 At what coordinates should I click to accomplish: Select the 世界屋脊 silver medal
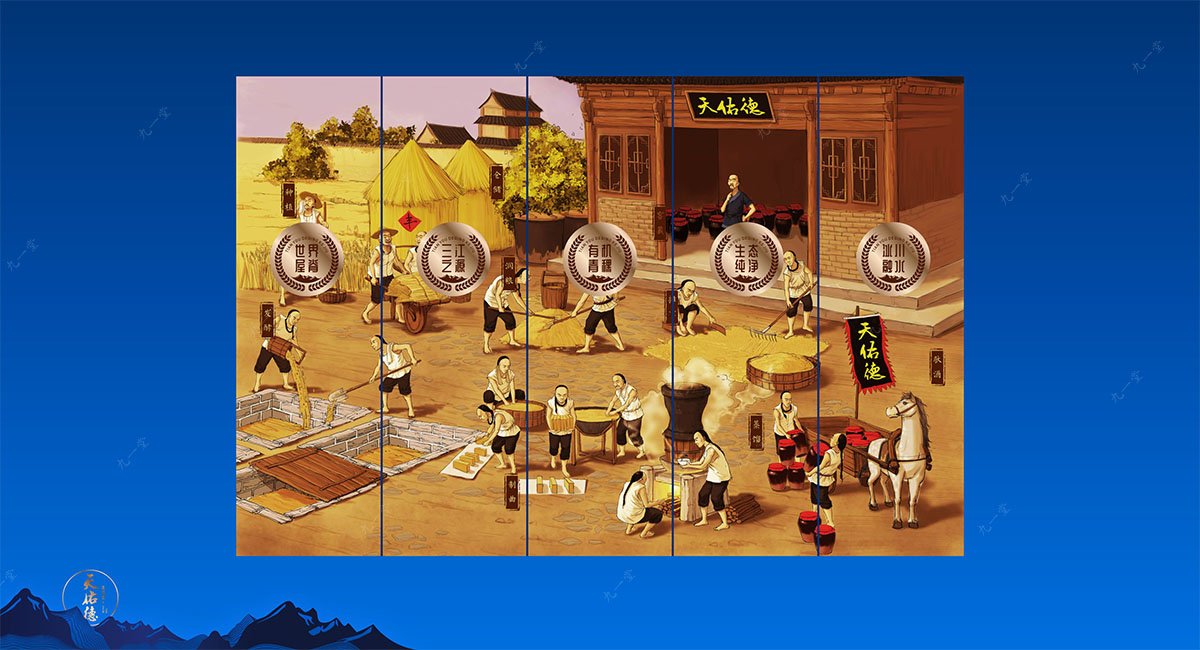[308, 257]
